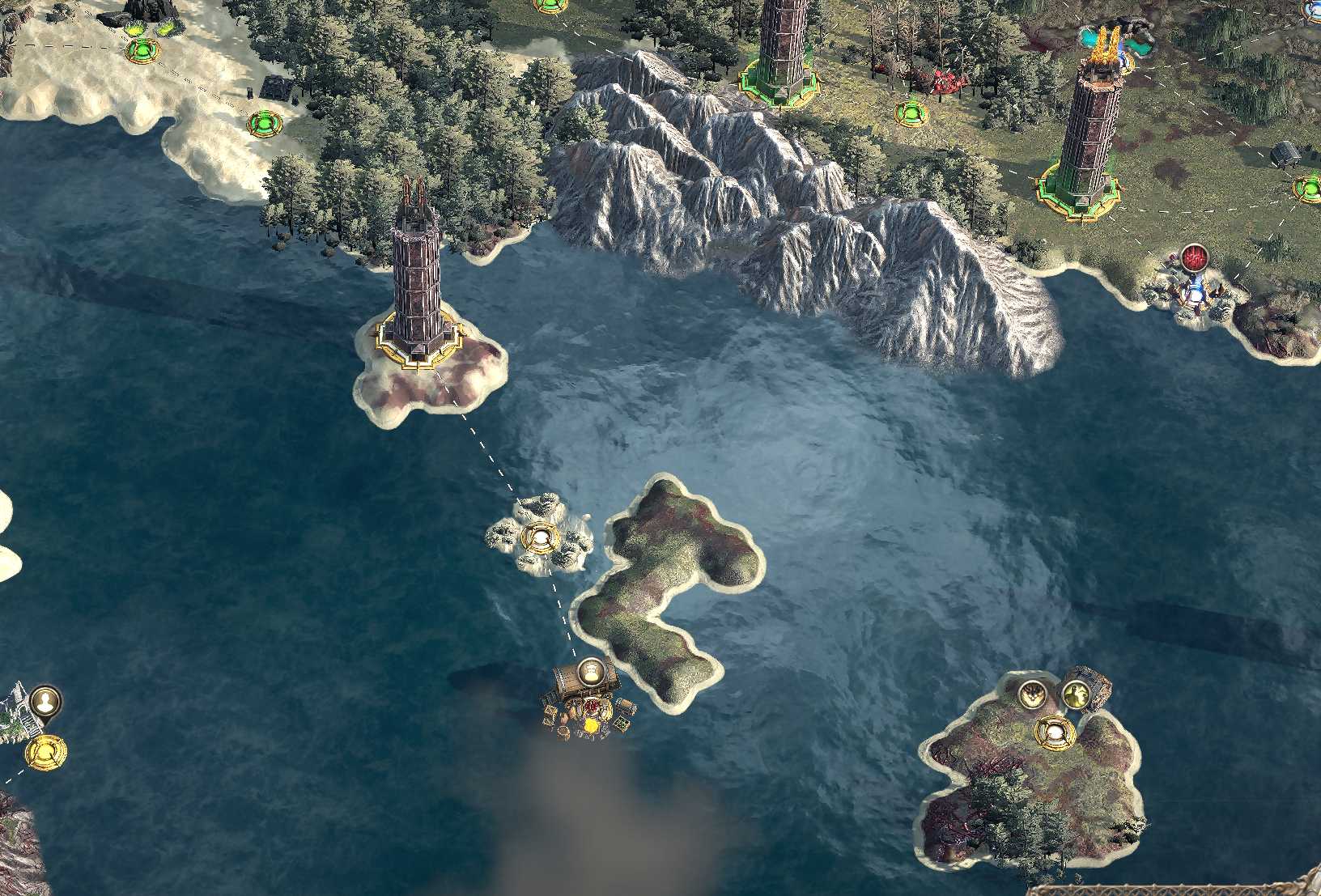Click the green node marker between the two mainland towers
Image resolution: width=1321 pixels, height=896 pixels.
(x=912, y=112)
